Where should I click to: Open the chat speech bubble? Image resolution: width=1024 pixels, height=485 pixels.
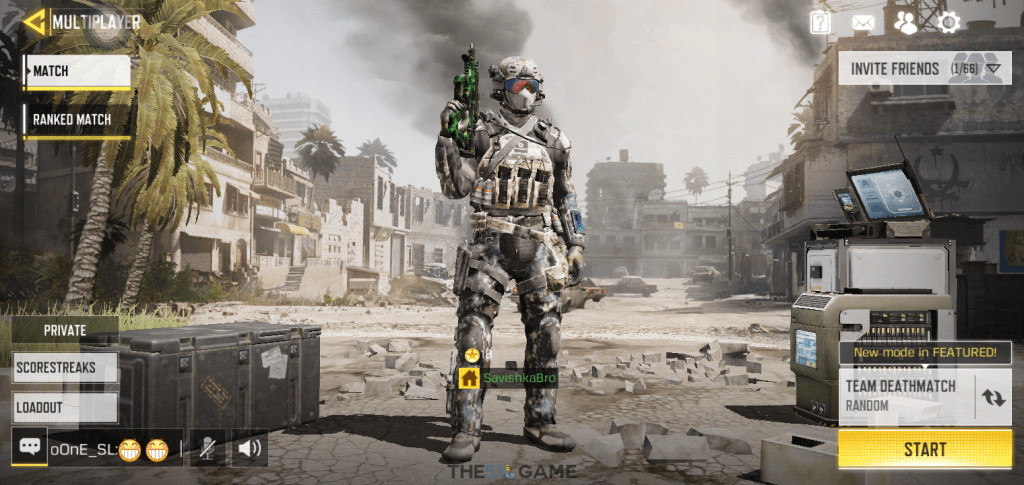[x=29, y=447]
